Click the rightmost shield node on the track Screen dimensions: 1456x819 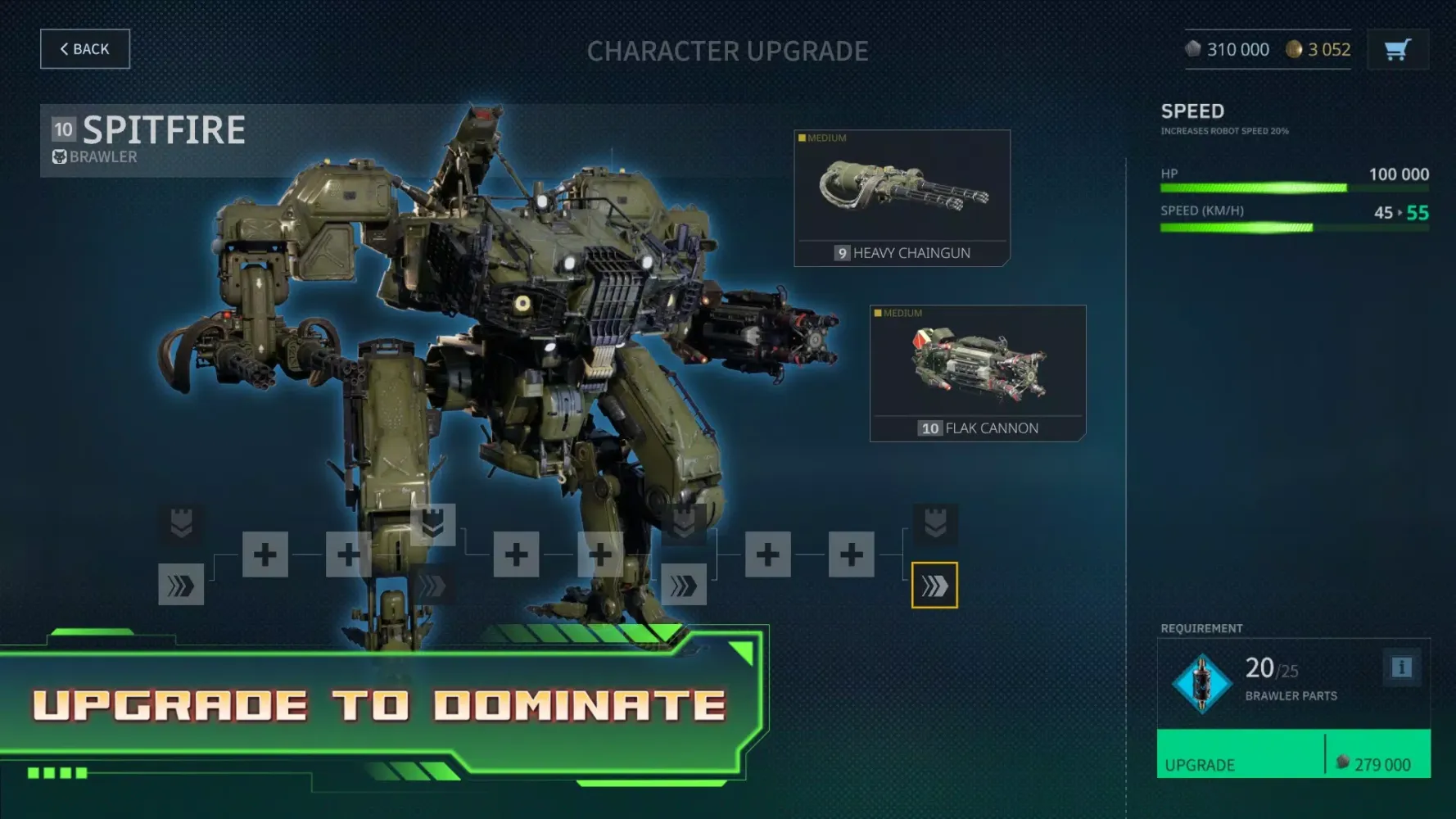[x=937, y=525]
